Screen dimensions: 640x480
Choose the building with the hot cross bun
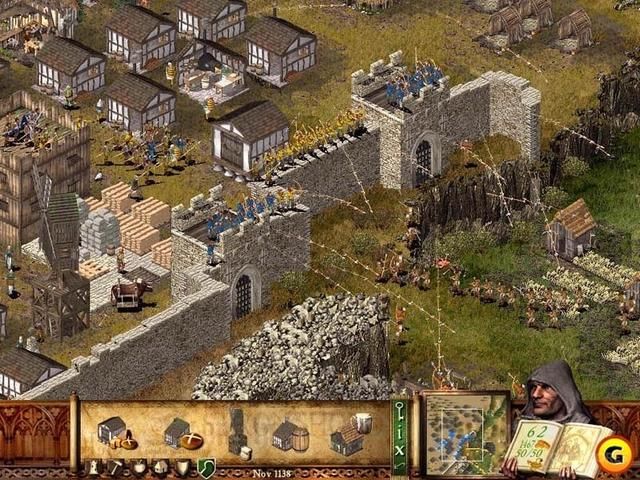(184, 435)
